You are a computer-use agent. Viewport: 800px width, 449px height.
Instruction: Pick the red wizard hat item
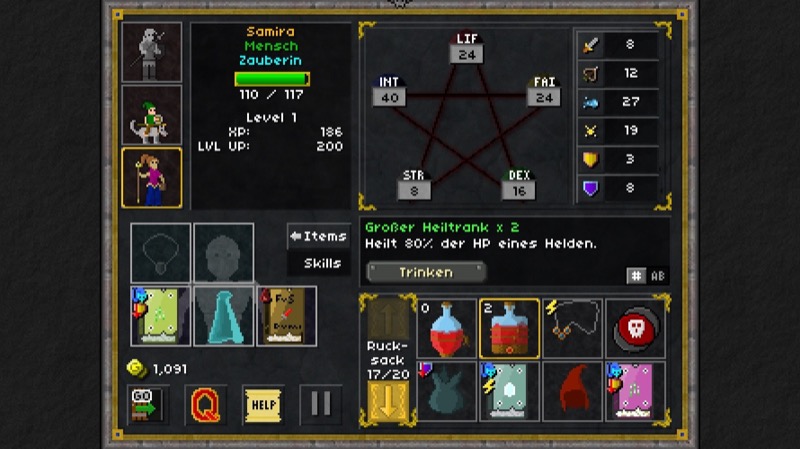(x=572, y=390)
